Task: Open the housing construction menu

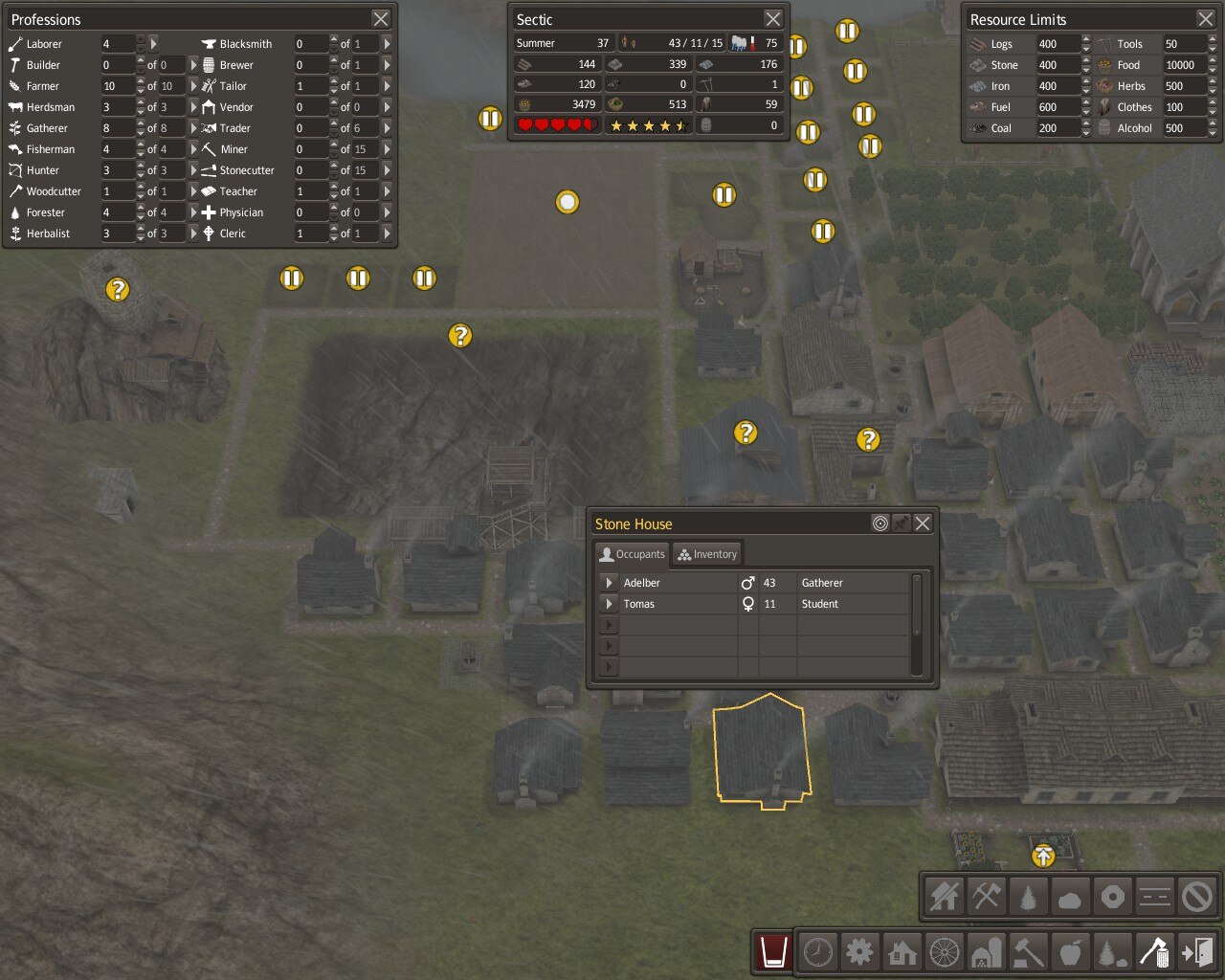Action: pyautogui.click(x=902, y=952)
